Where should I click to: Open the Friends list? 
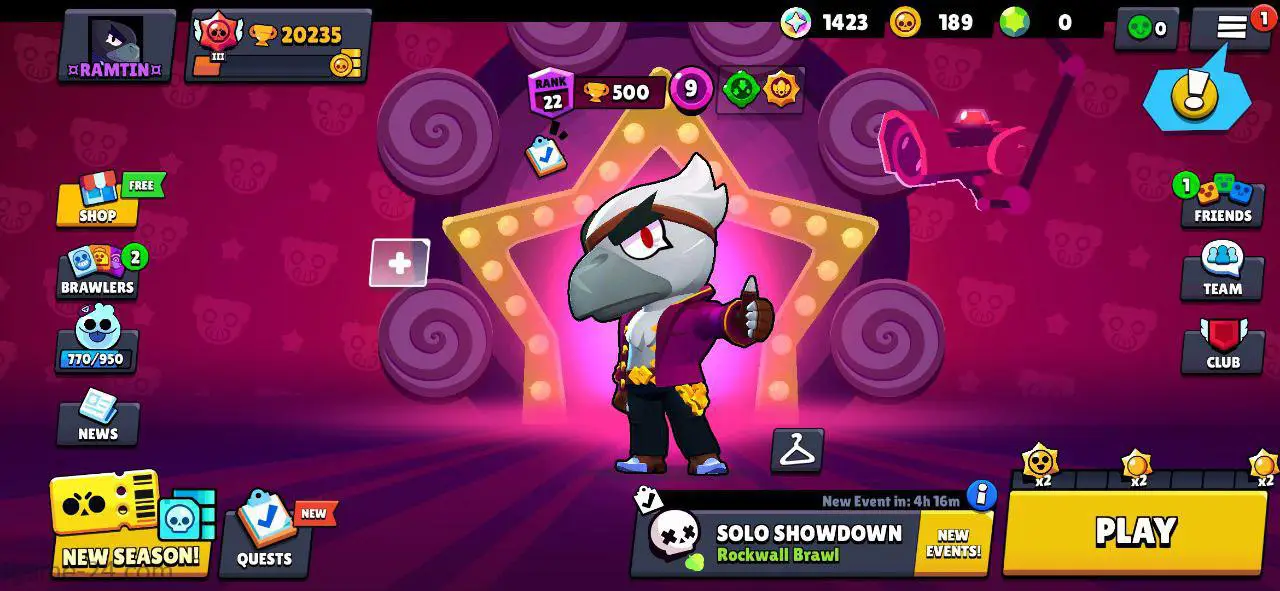1222,201
